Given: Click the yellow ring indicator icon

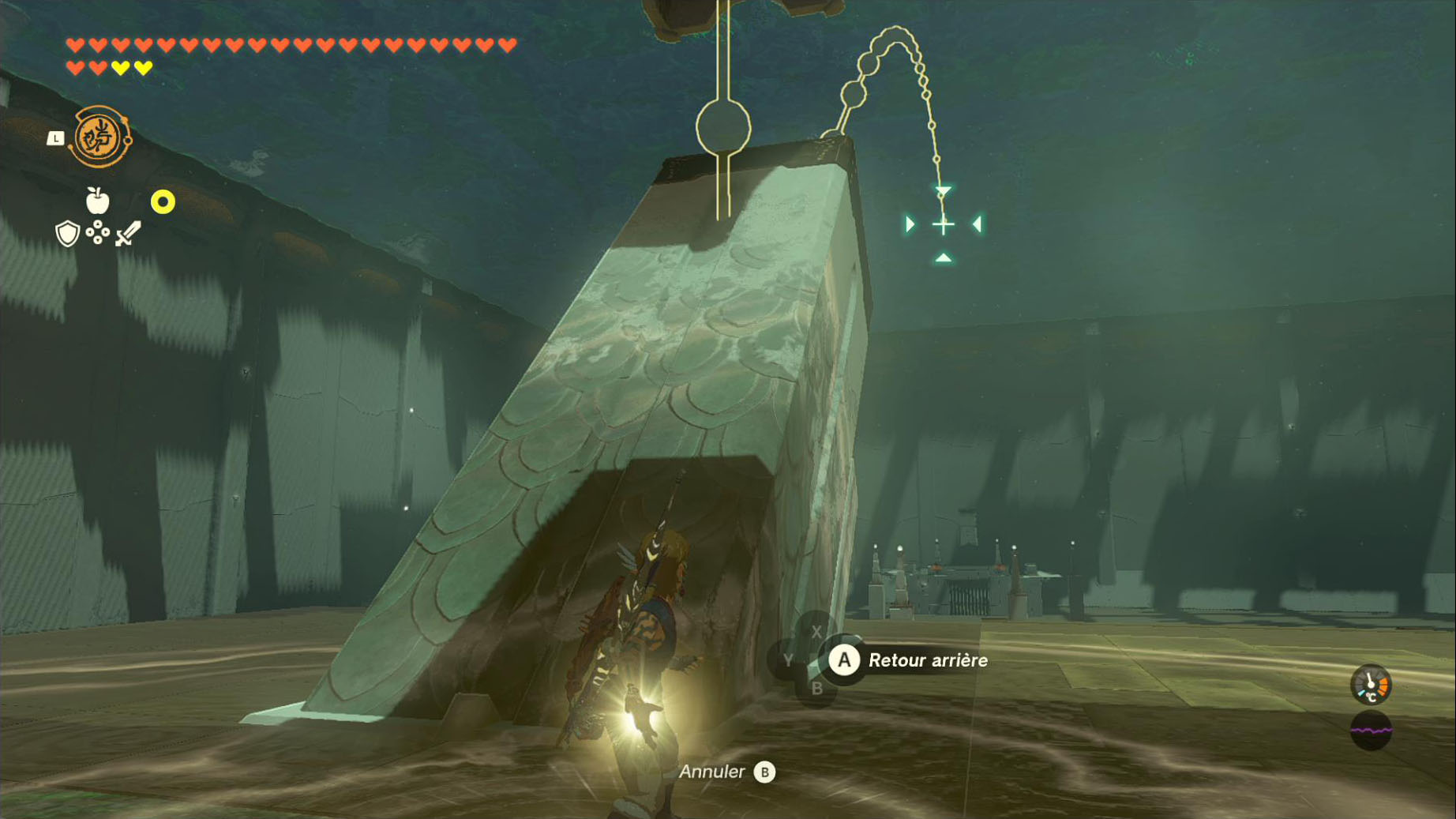Looking at the screenshot, I should pyautogui.click(x=163, y=202).
